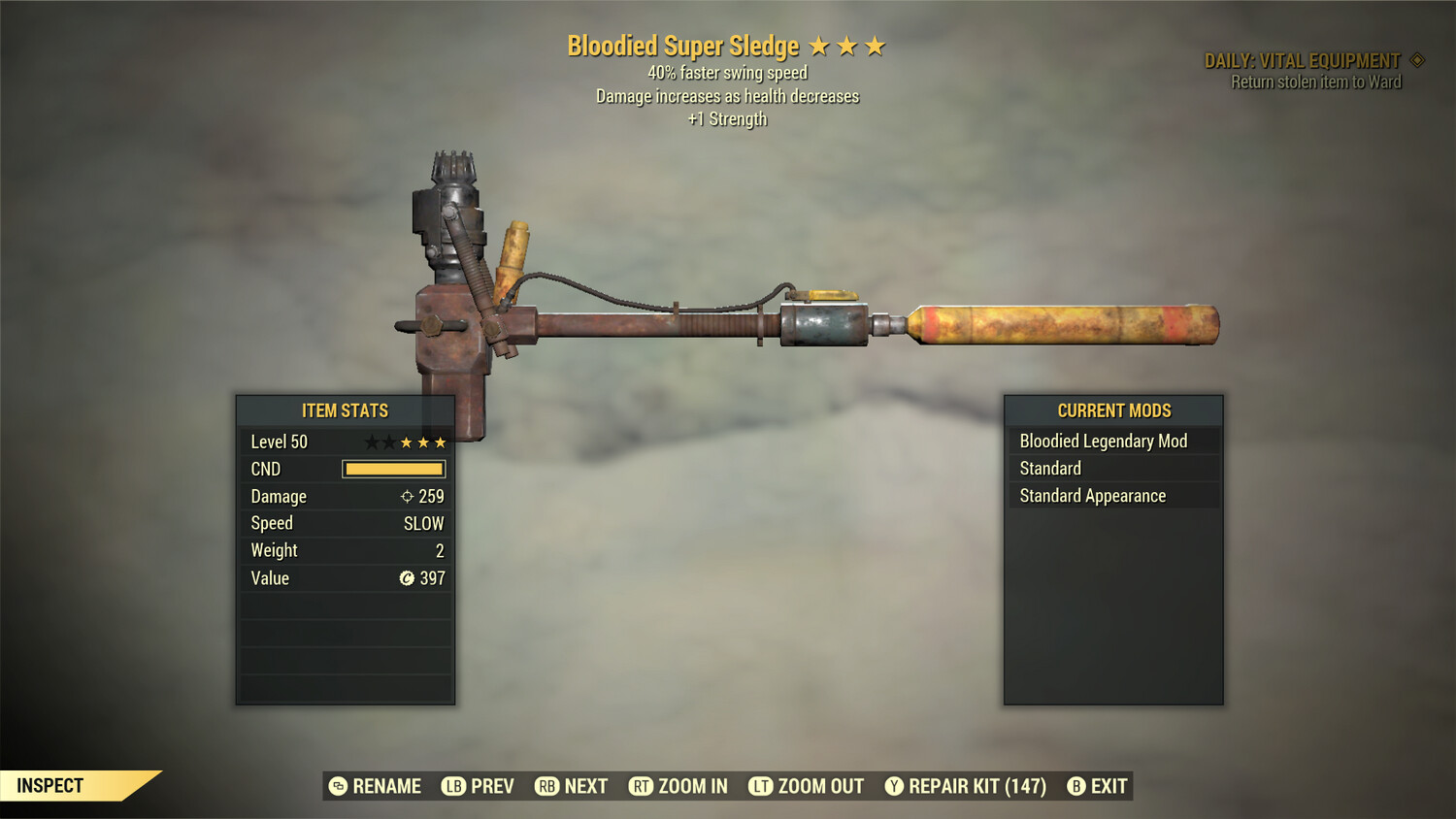Toggle a filled star in the Level 50 row
The image size is (1456, 819).
408,441
